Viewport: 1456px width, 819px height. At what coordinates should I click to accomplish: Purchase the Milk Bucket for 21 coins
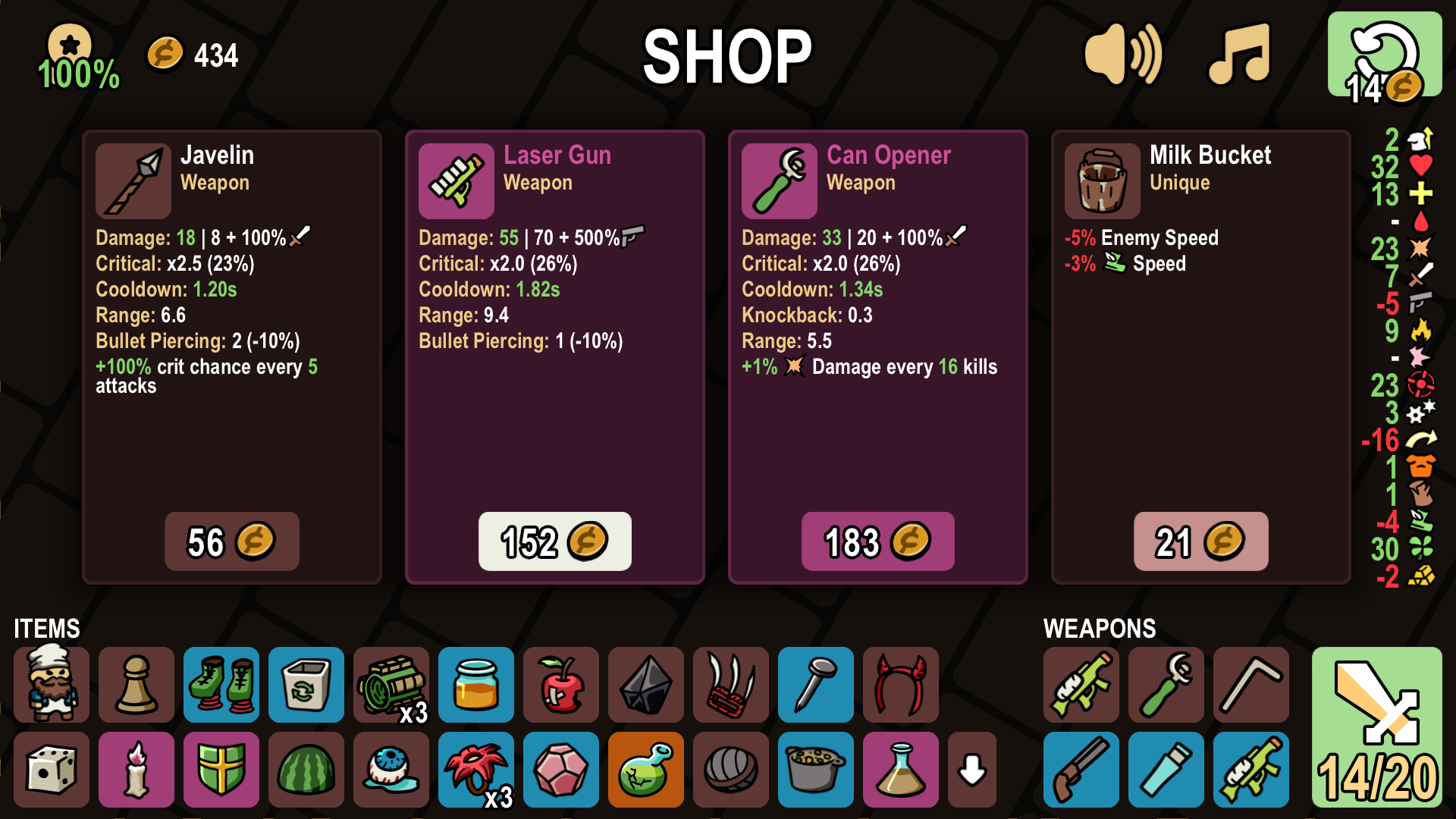point(1200,541)
